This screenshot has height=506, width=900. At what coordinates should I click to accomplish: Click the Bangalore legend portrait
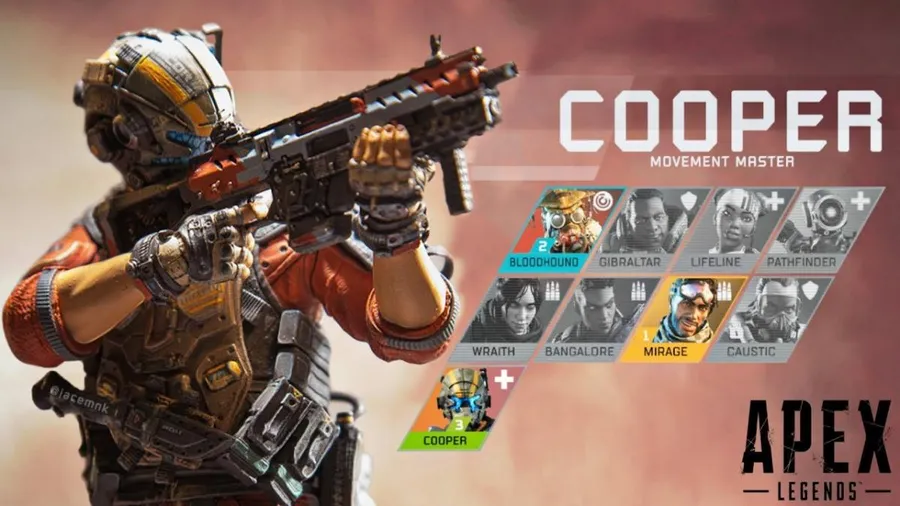pos(602,319)
